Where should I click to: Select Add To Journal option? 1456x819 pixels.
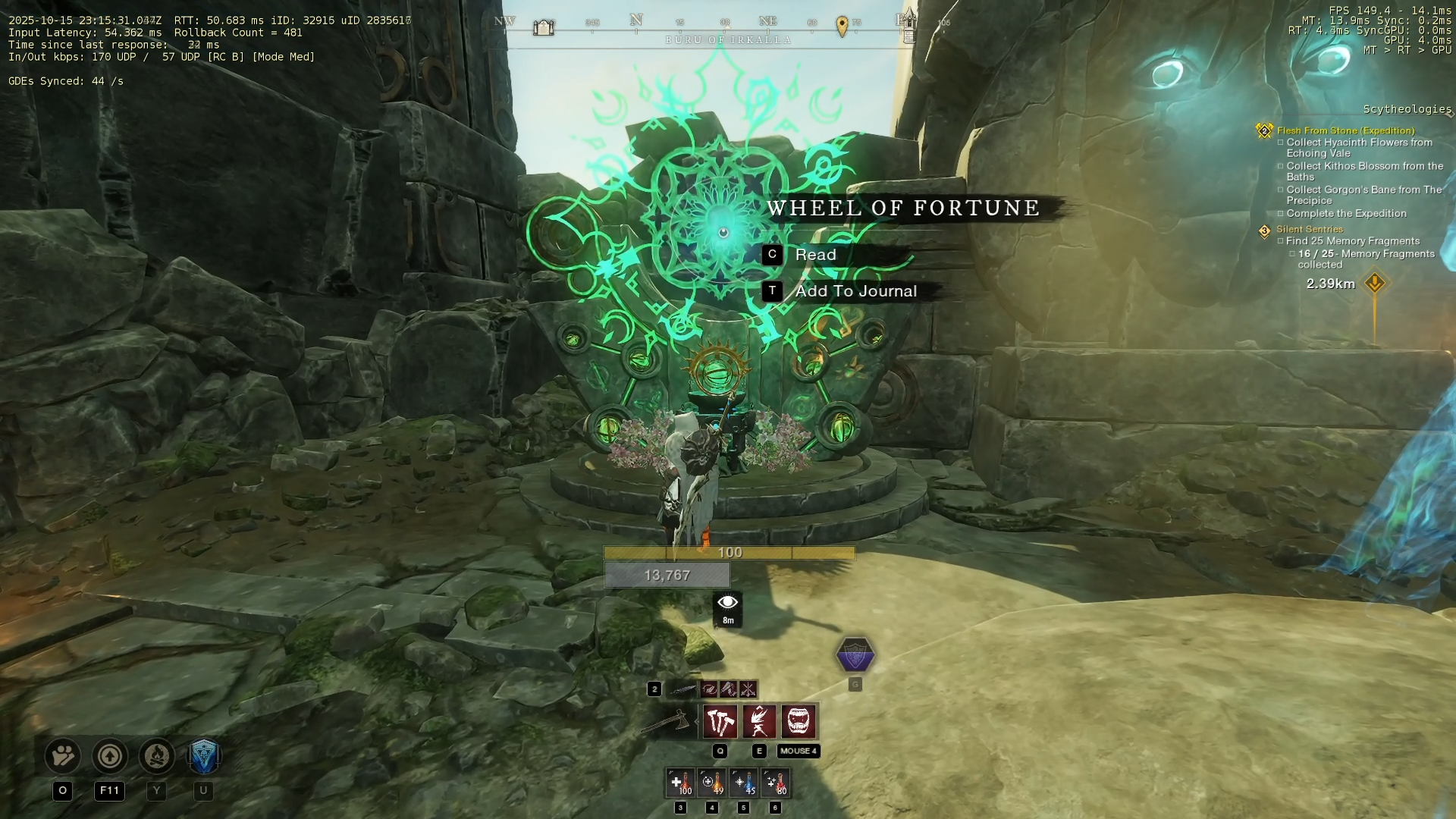coord(855,291)
